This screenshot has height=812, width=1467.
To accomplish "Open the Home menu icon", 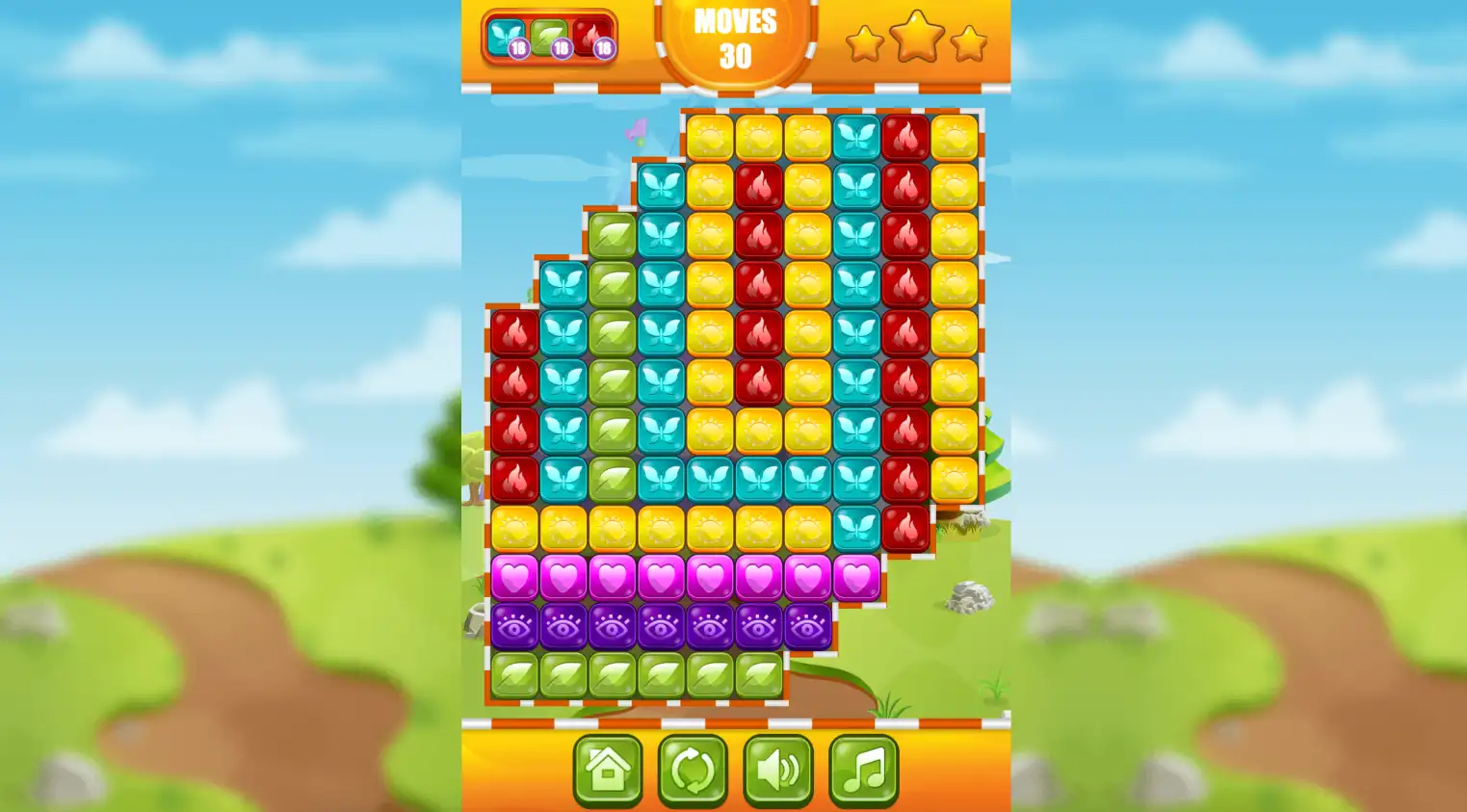I will pos(608,771).
